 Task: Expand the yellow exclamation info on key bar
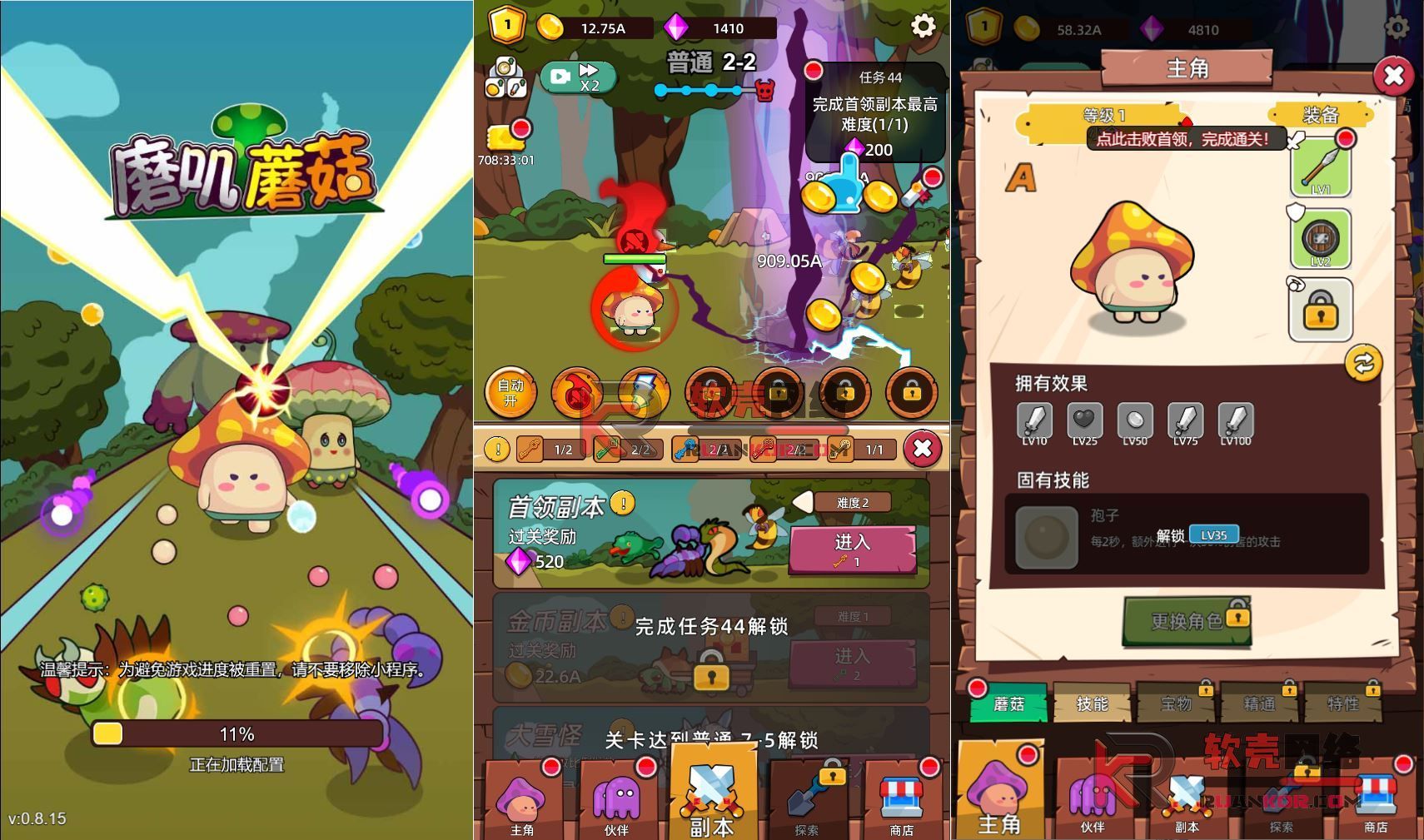click(x=497, y=449)
